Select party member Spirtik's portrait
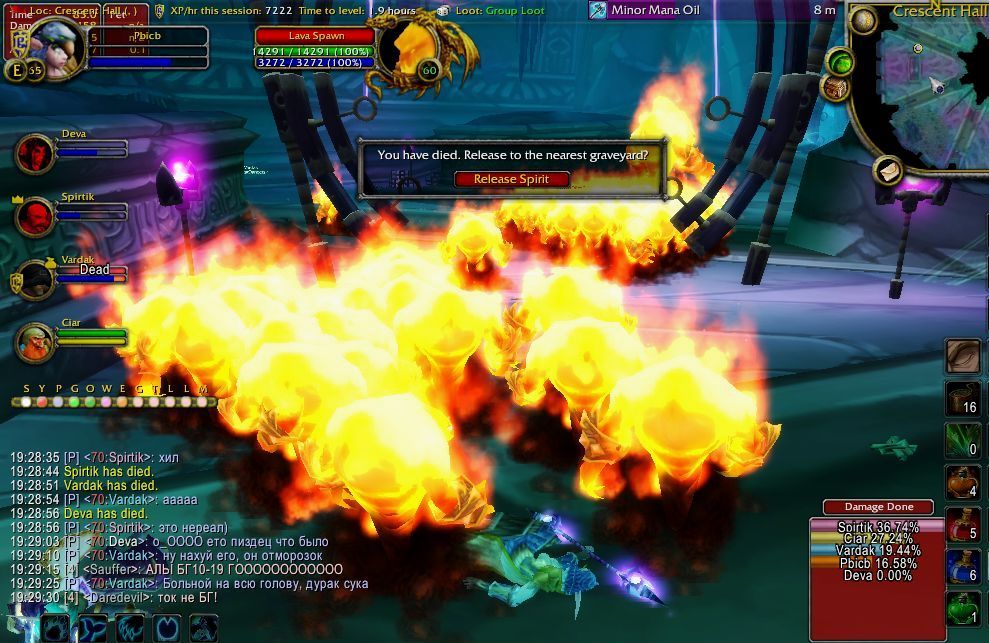The image size is (989, 643). pos(35,214)
